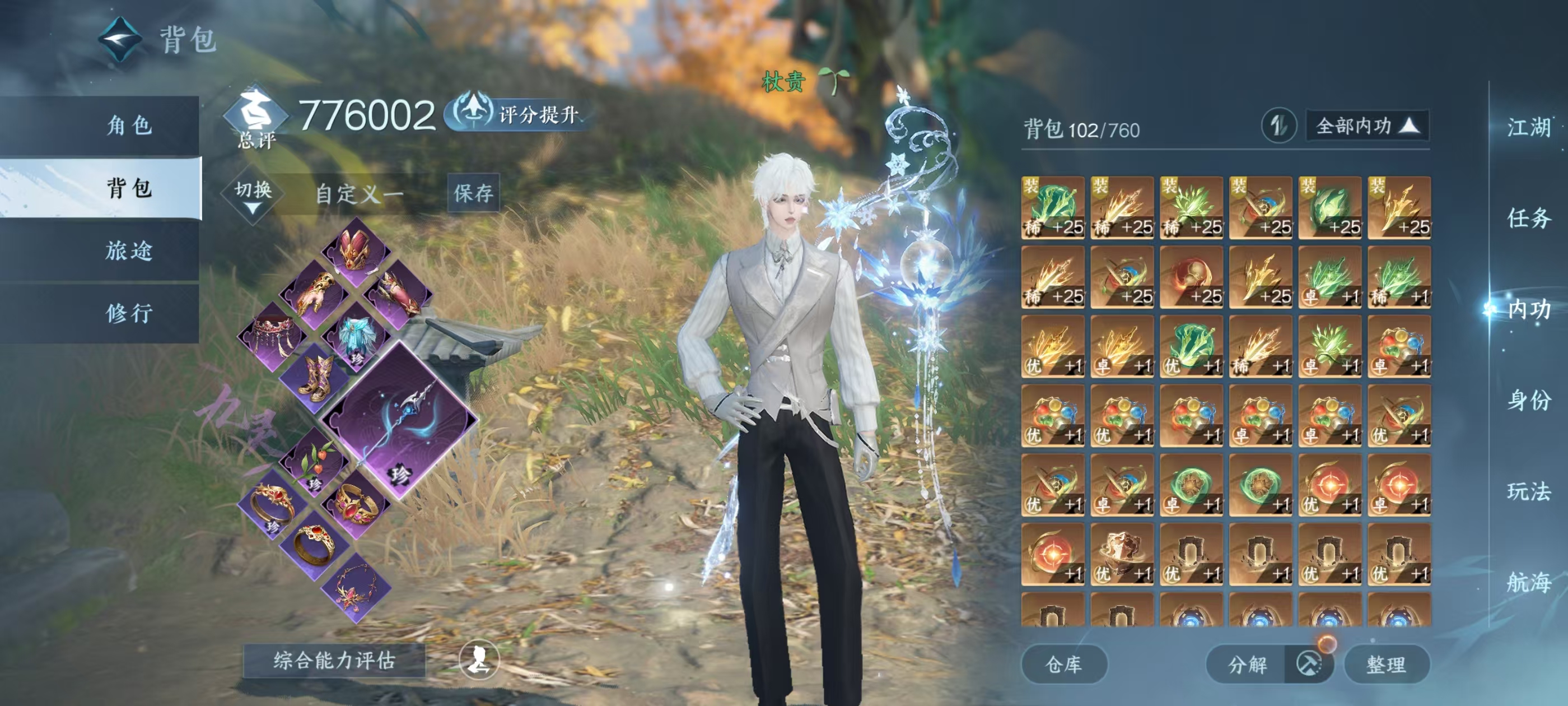
Task: Click the character silhouette icon button
Action: click(x=479, y=659)
